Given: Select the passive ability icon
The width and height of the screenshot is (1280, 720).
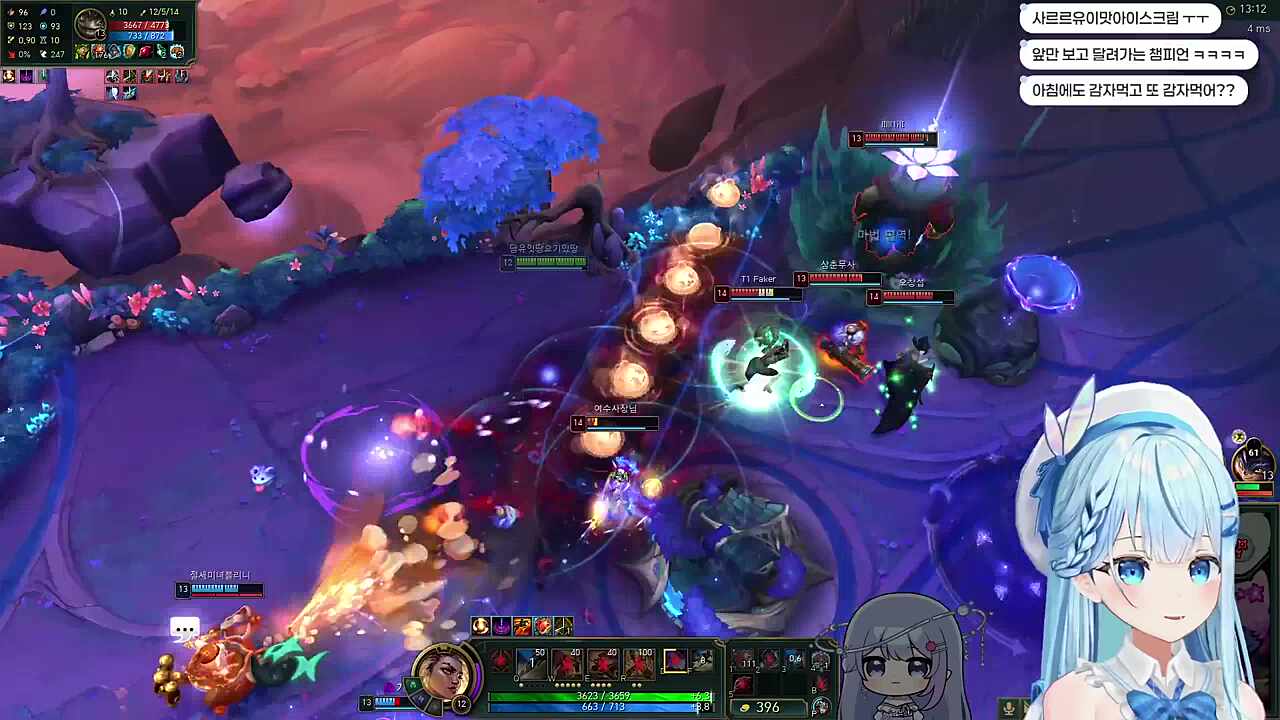Looking at the screenshot, I should click(500, 658).
